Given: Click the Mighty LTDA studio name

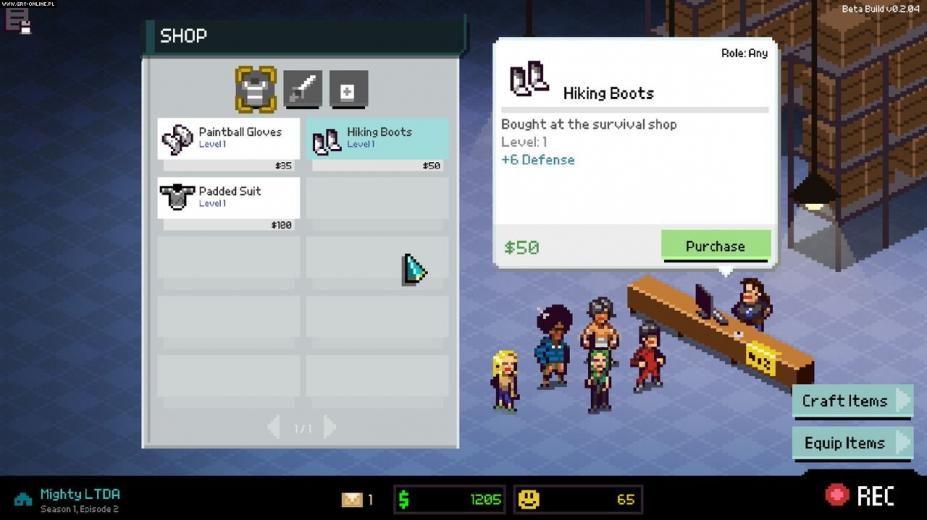Looking at the screenshot, I should click(80, 494).
